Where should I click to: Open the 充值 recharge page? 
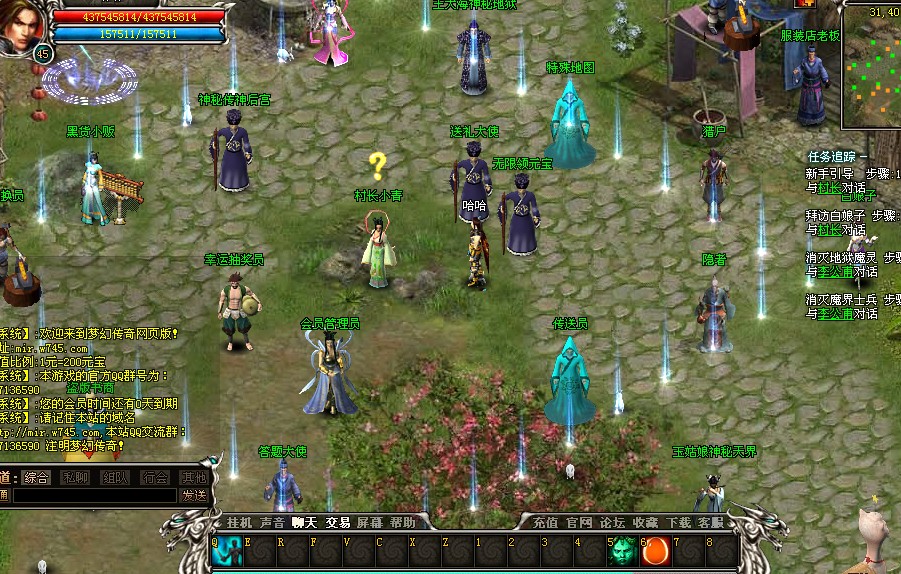click(x=545, y=523)
